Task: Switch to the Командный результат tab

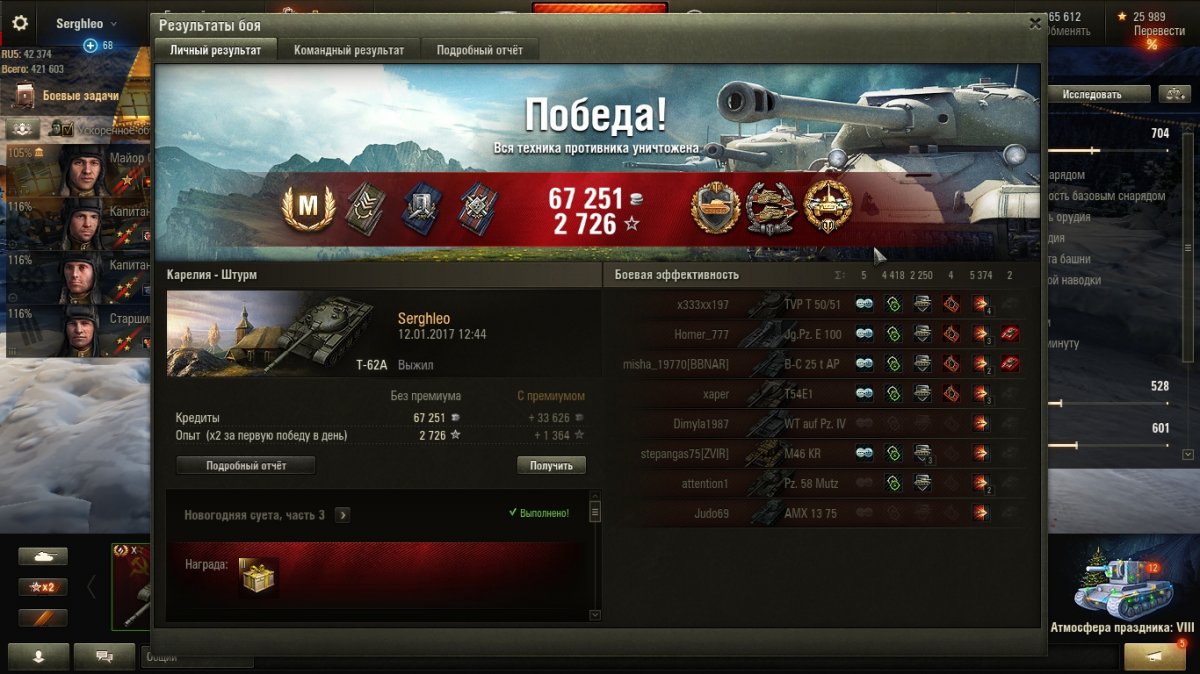Action: (x=349, y=50)
